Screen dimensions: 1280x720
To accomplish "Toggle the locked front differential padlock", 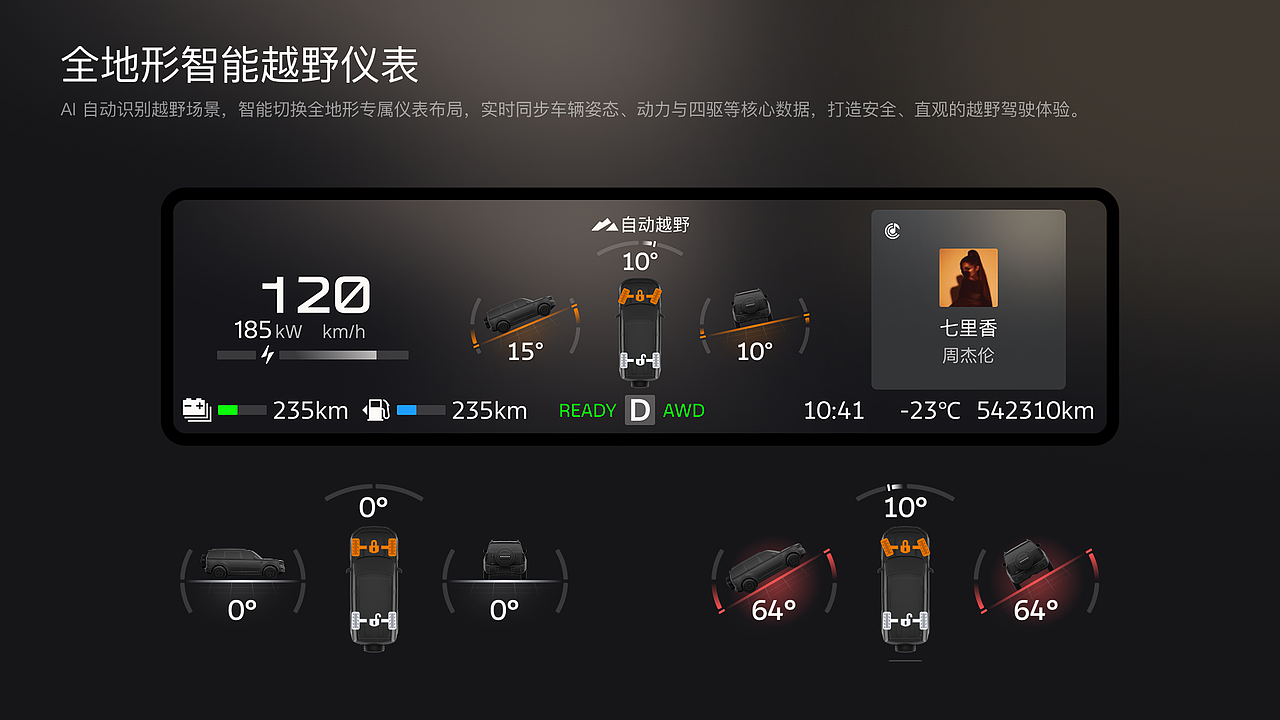I will pos(640,294).
